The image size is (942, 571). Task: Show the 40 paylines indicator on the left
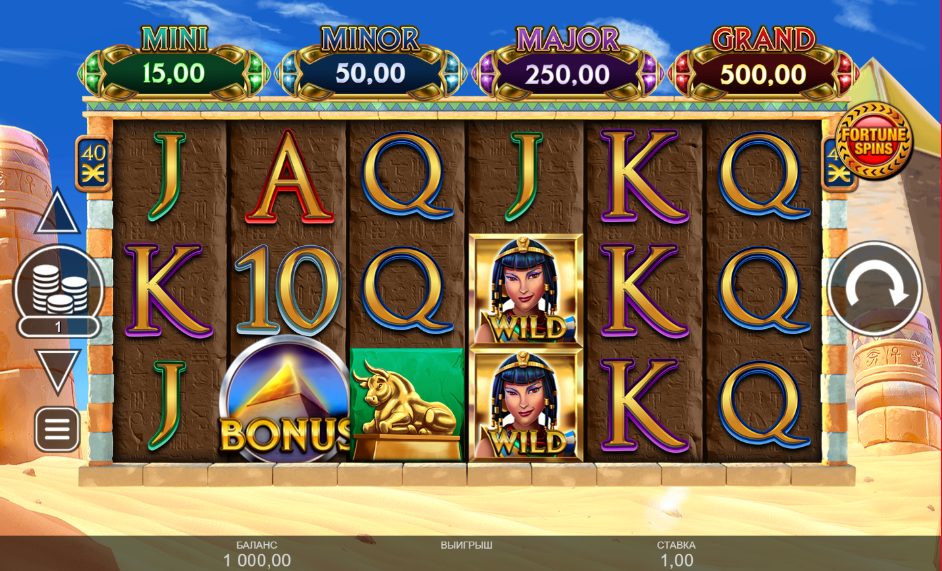click(x=92, y=160)
